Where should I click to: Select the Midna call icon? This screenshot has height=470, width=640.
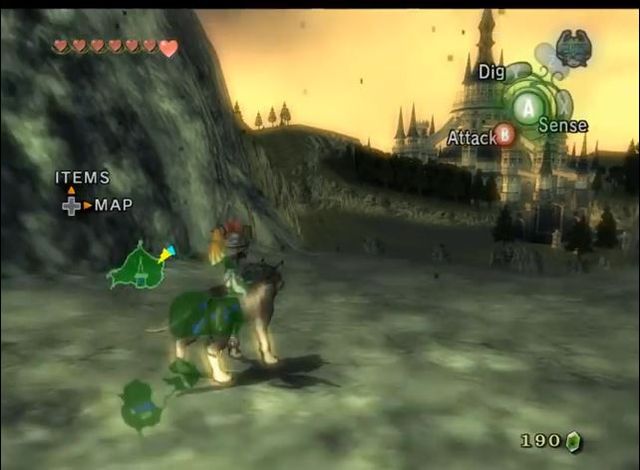pos(573,47)
